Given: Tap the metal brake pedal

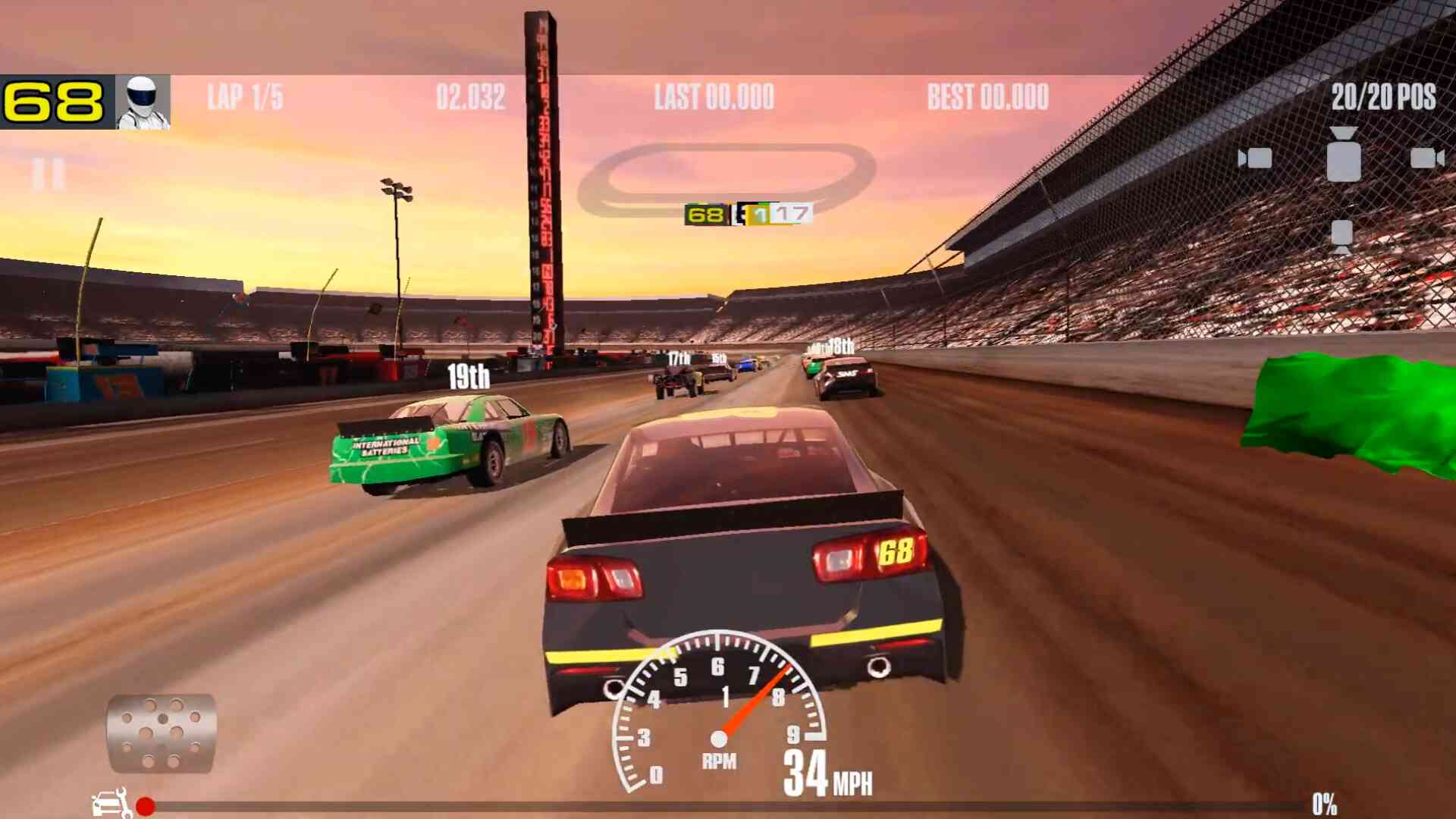Looking at the screenshot, I should pos(162,733).
